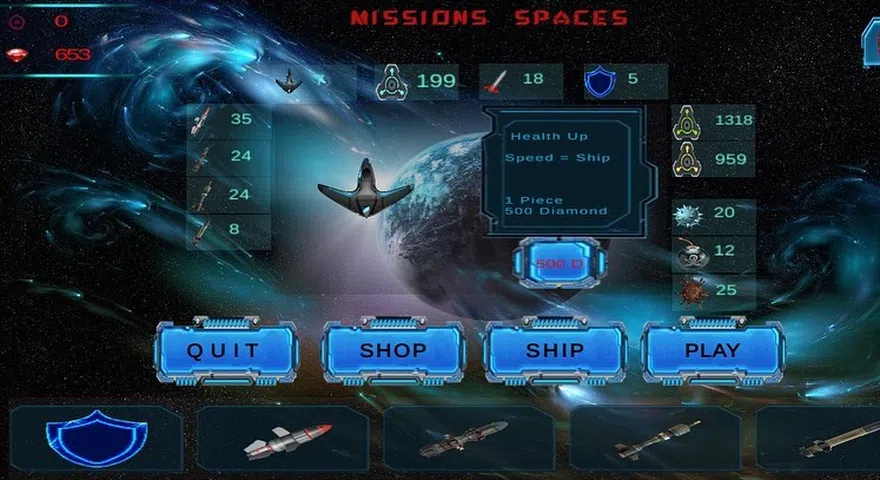The image size is (880, 480).
Task: Pick the round bomb showing 12
Action: (x=714, y=251)
